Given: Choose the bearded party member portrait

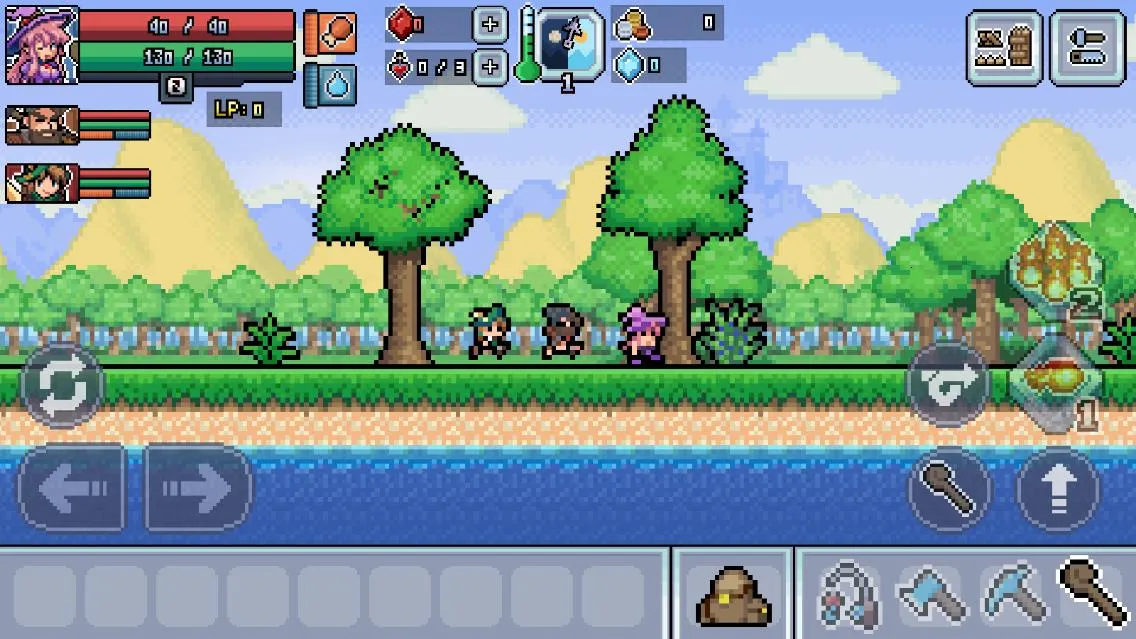Looking at the screenshot, I should [41, 125].
